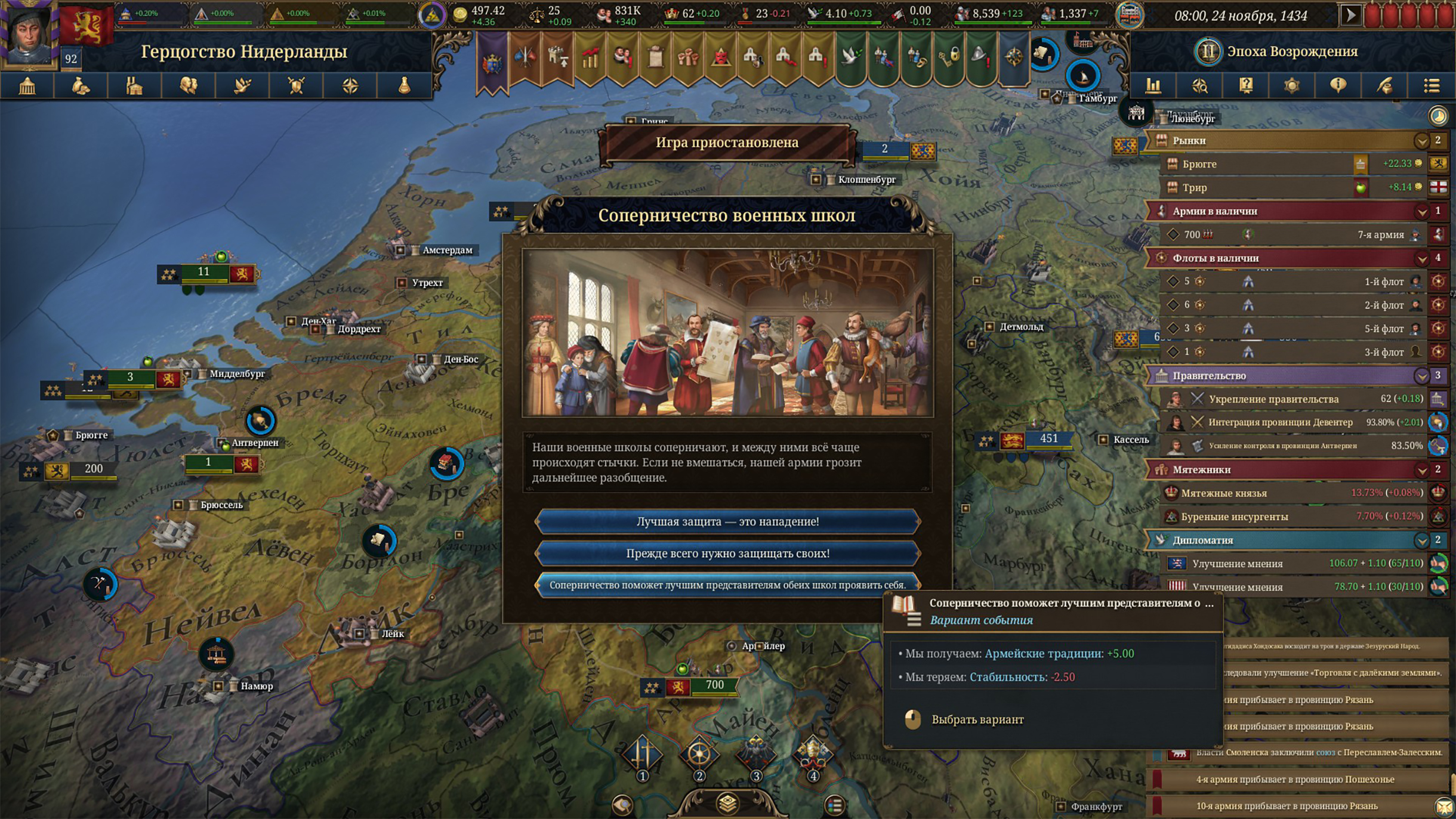Image resolution: width=1456 pixels, height=819 pixels.
Task: Open "Укрепление правительства" cabinet action
Action: (x=1273, y=399)
